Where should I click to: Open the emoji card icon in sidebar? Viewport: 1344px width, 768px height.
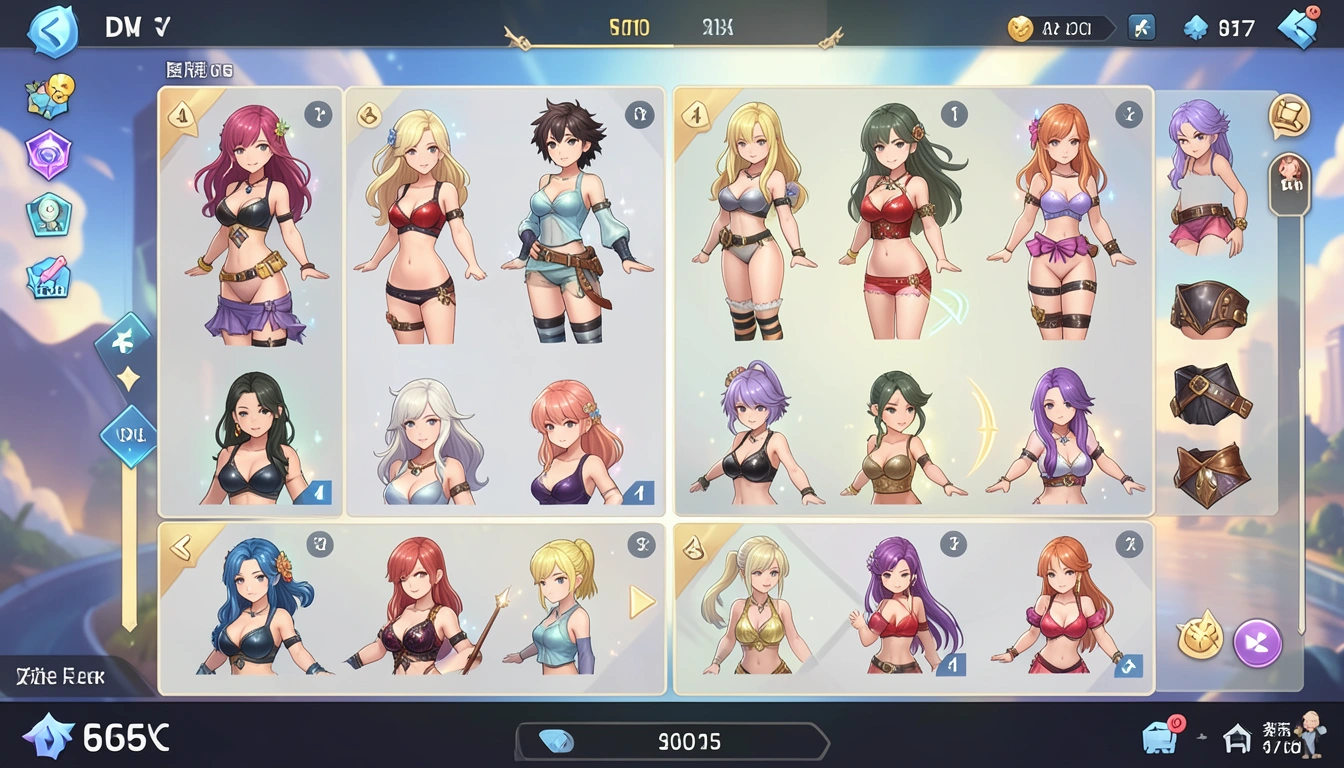49,97
